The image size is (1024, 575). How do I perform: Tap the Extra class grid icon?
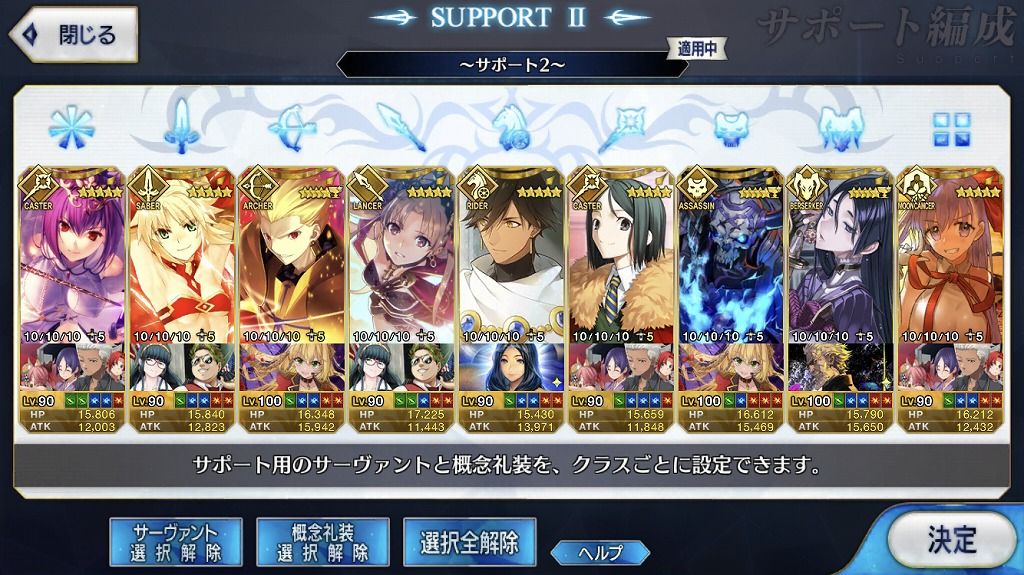pos(952,127)
